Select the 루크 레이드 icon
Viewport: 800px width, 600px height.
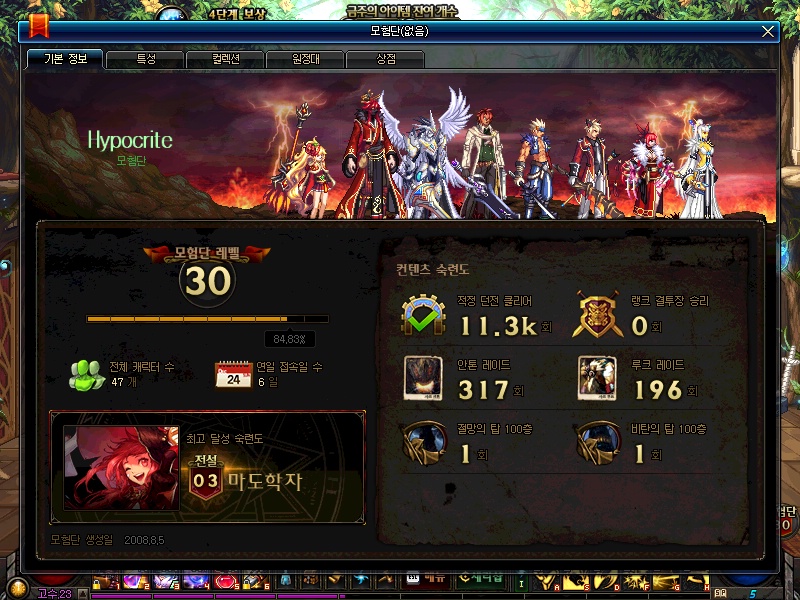597,378
